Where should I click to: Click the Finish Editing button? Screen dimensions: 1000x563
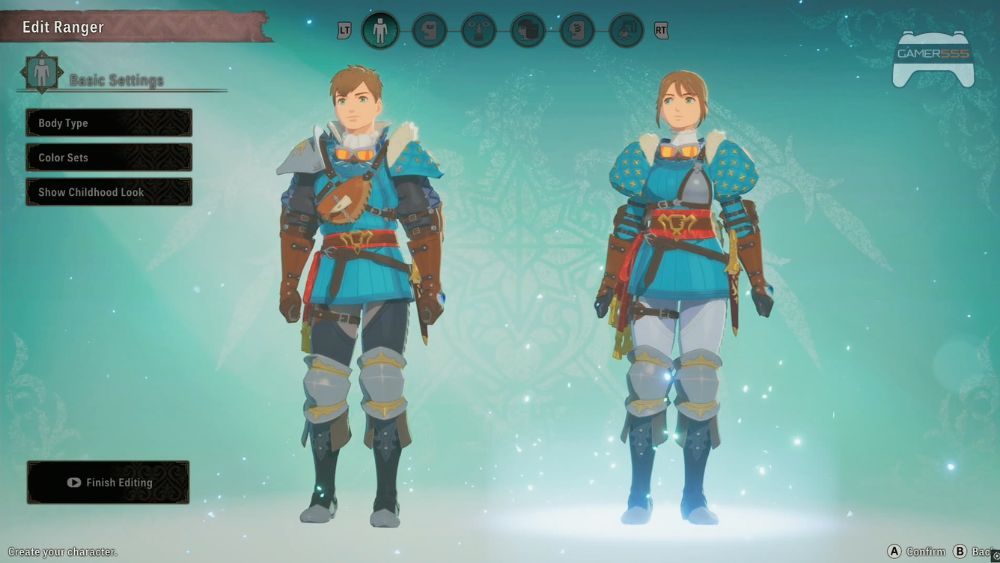click(108, 482)
